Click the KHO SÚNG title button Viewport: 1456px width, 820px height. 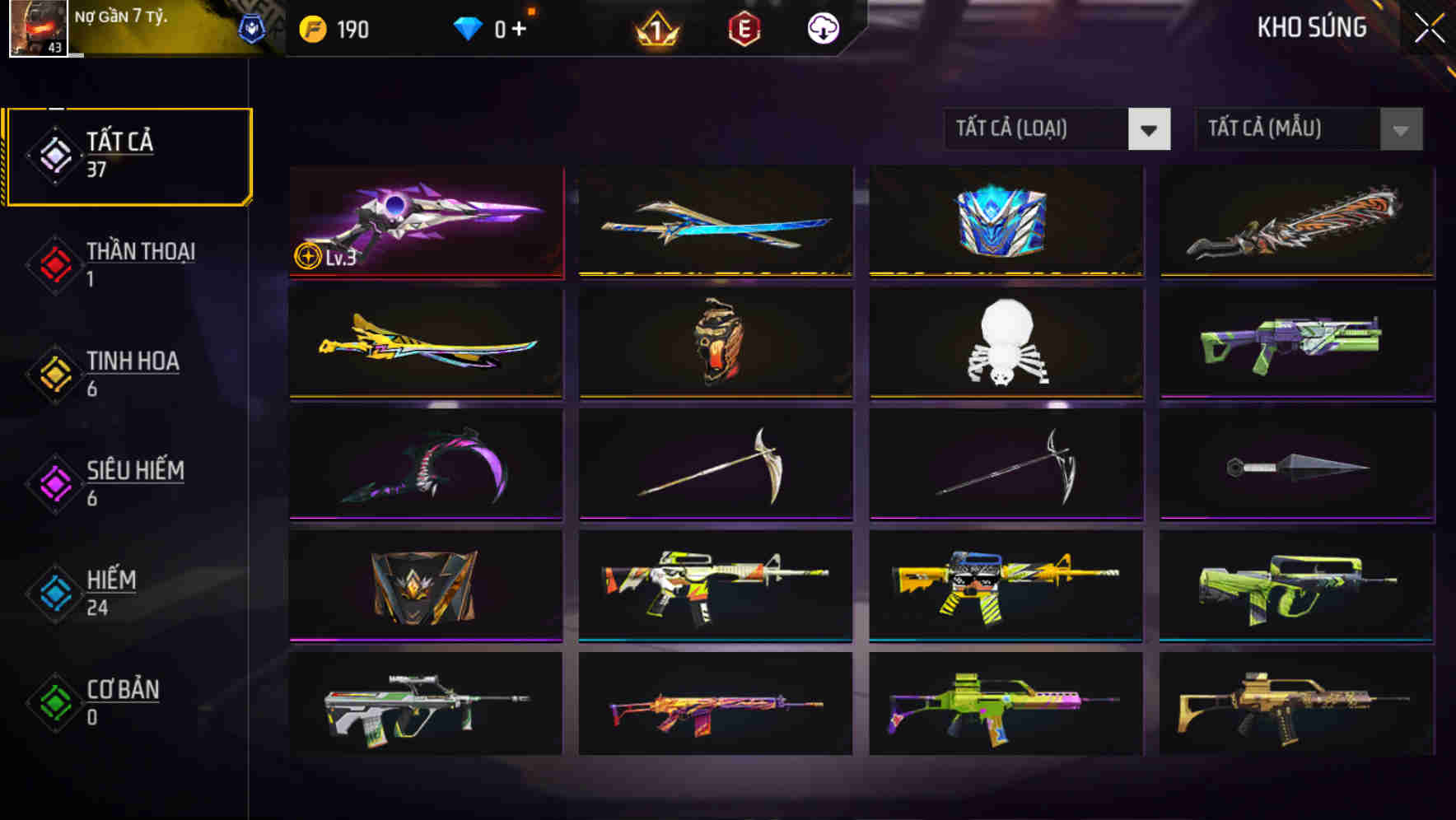tap(1313, 27)
